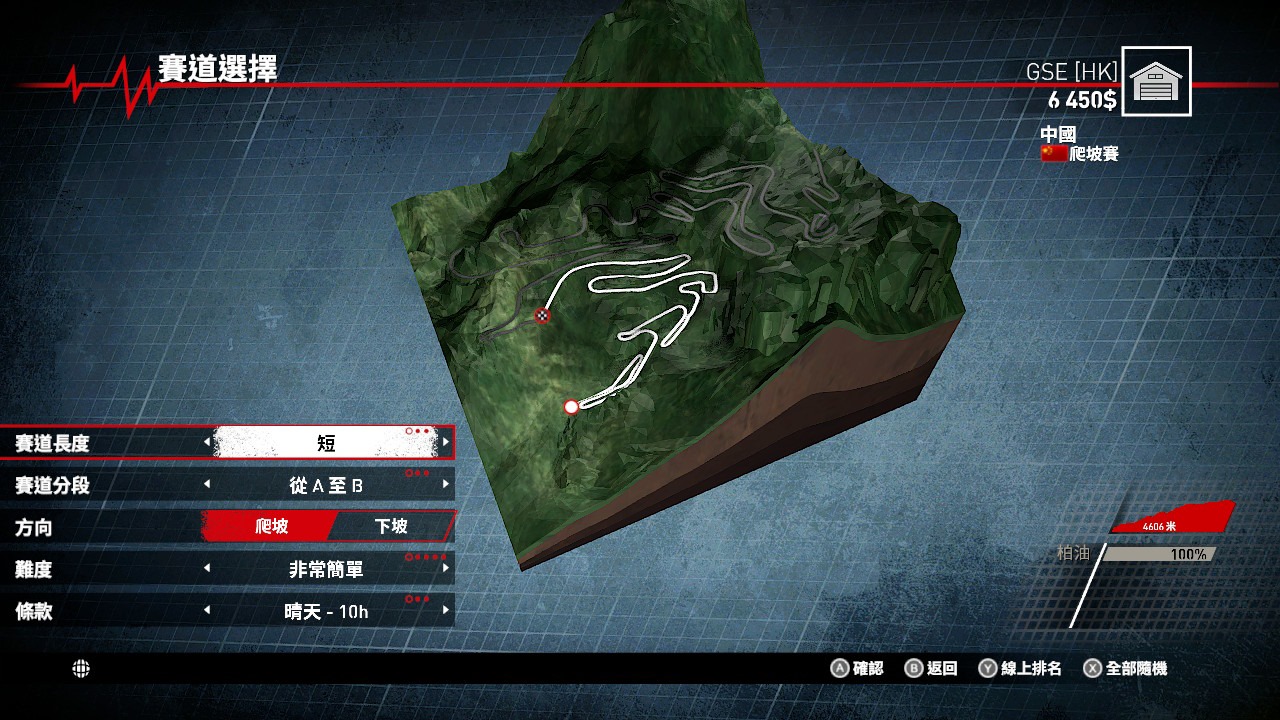This screenshot has height=720, width=1280.
Task: Open 線上排名 online rankings
Action: tap(1020, 668)
